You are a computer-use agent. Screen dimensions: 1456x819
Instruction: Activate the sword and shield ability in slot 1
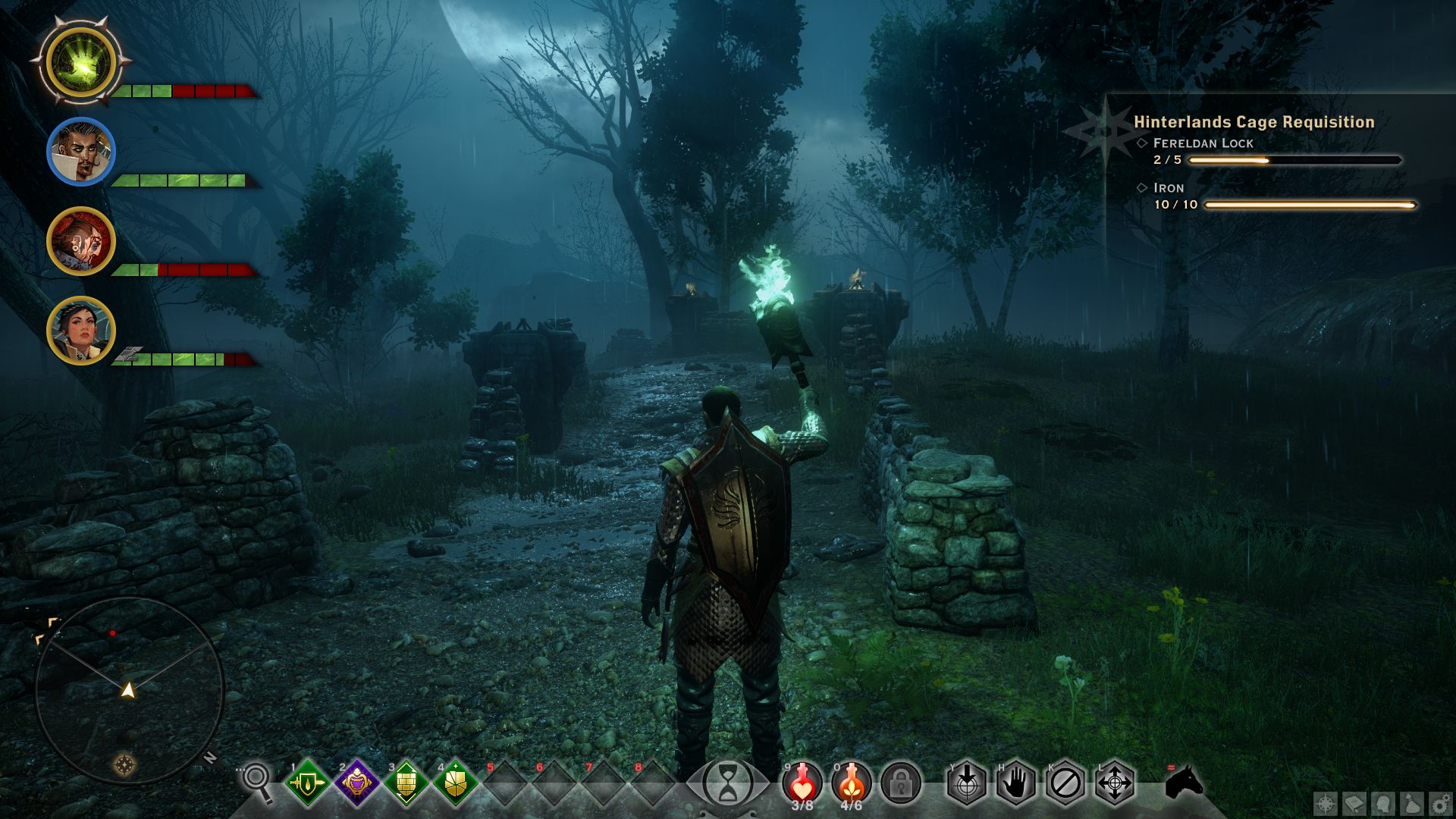click(x=307, y=783)
